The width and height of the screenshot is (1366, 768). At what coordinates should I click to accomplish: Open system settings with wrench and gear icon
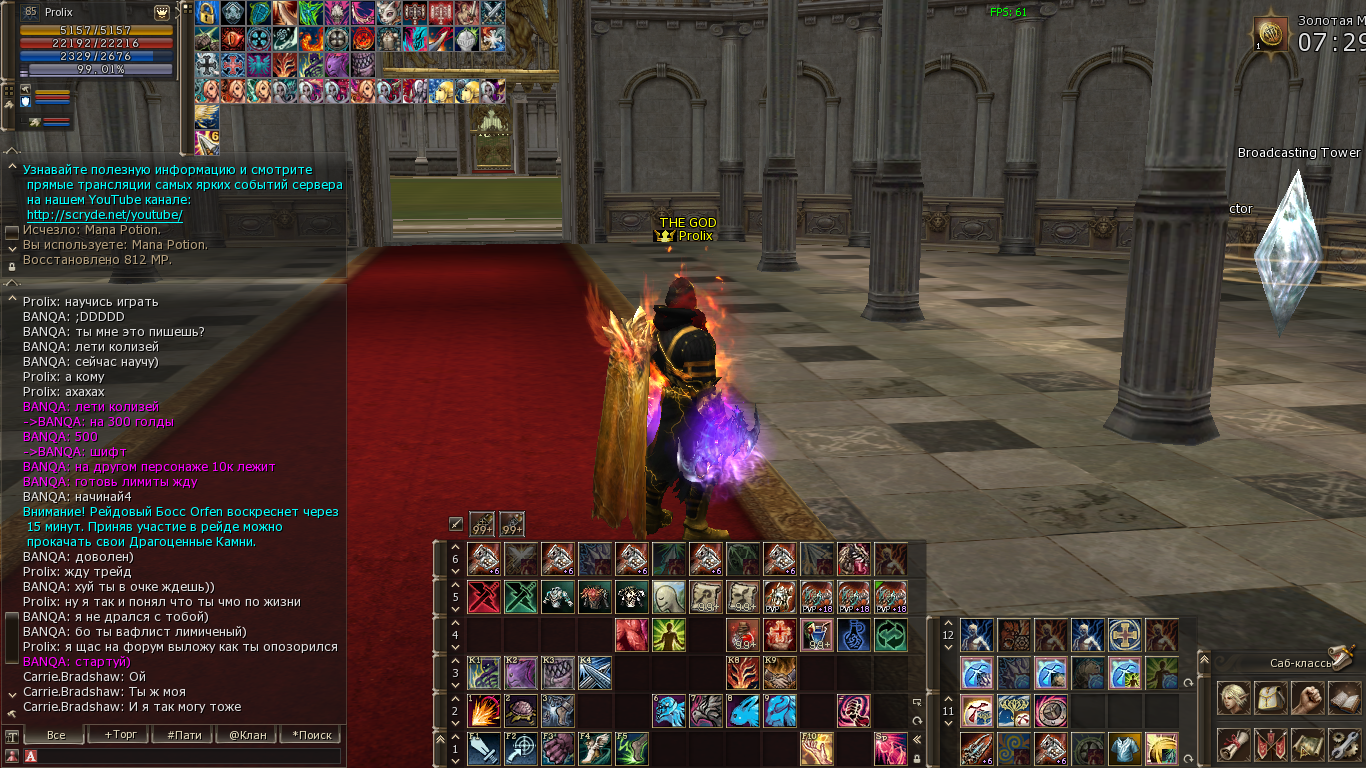coord(1344,744)
